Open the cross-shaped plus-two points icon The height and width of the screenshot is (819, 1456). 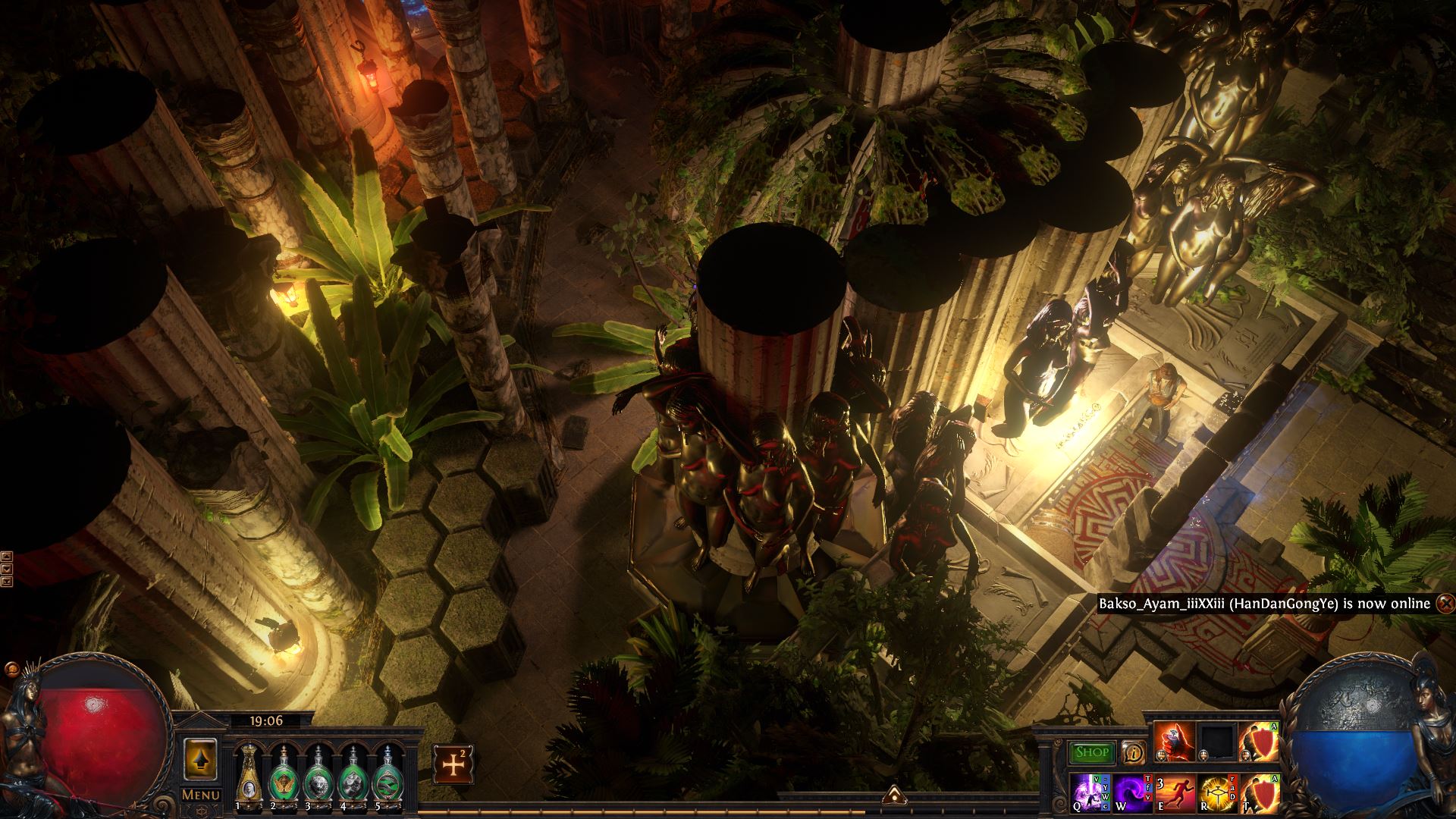(453, 763)
